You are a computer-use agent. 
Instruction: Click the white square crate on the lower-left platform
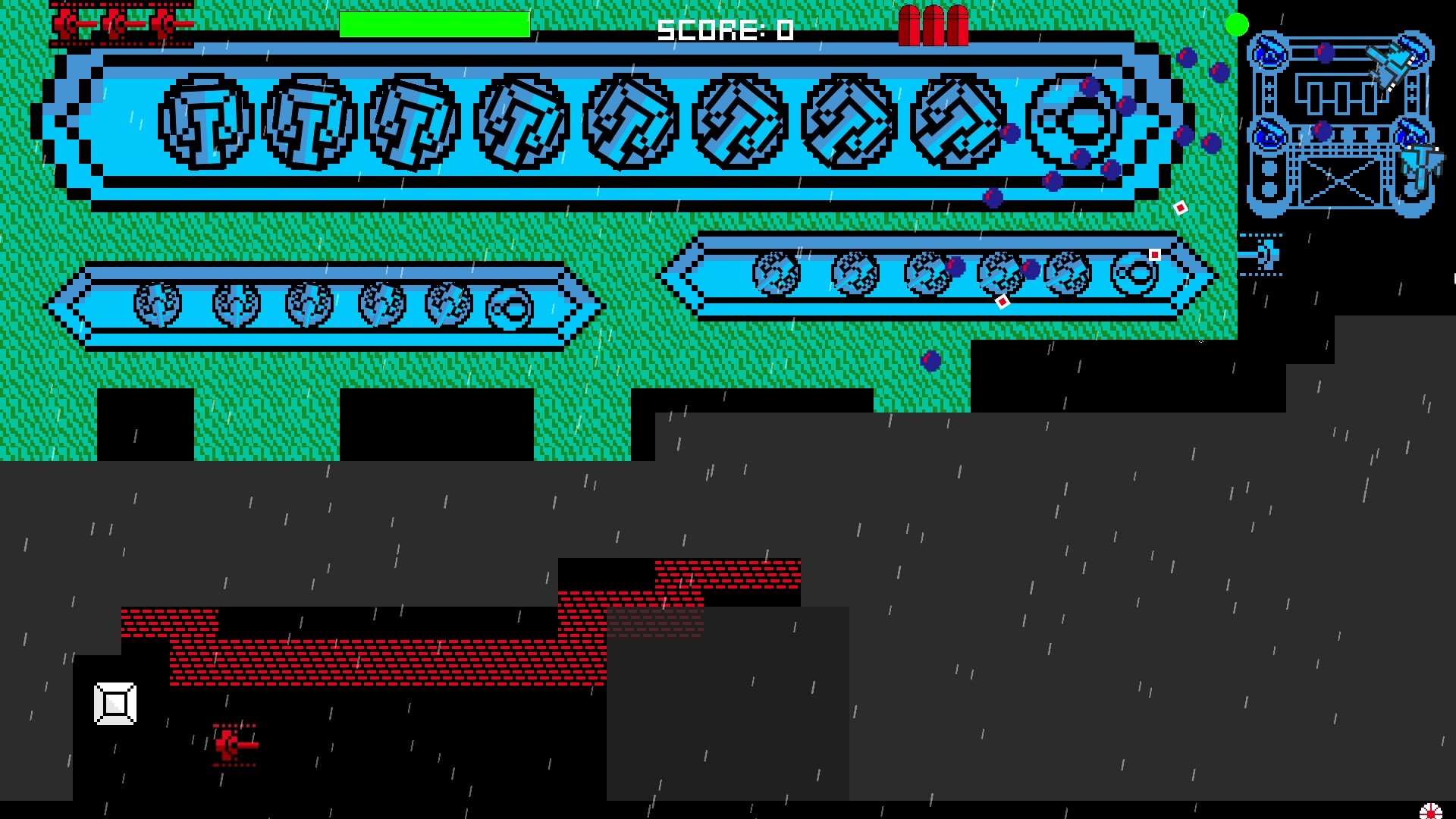click(x=114, y=704)
